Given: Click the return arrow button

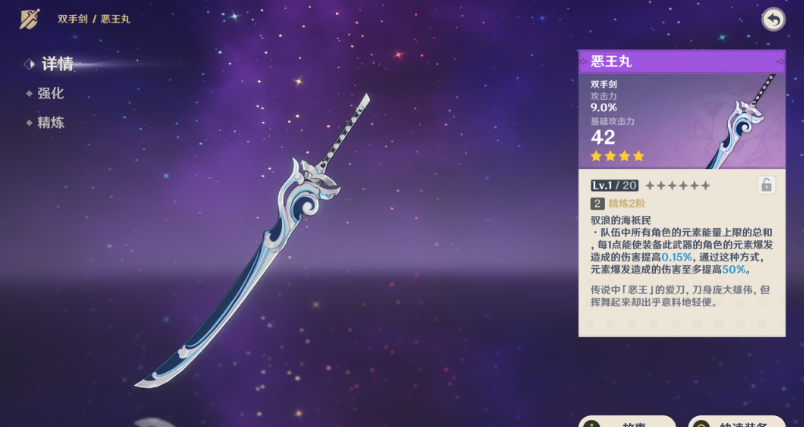Looking at the screenshot, I should tap(773, 19).
